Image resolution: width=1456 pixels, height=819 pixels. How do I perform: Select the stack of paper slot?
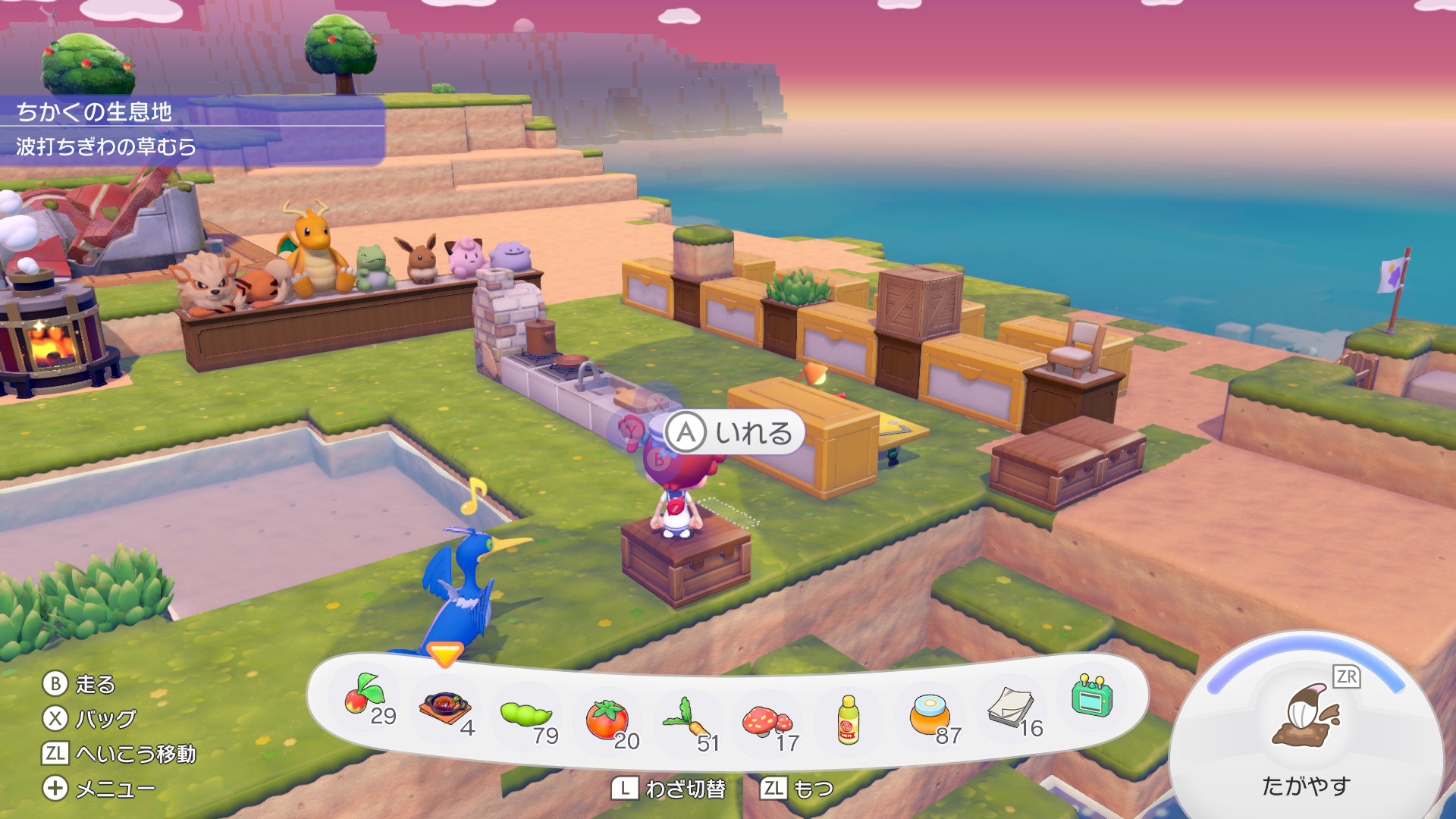(1012, 708)
